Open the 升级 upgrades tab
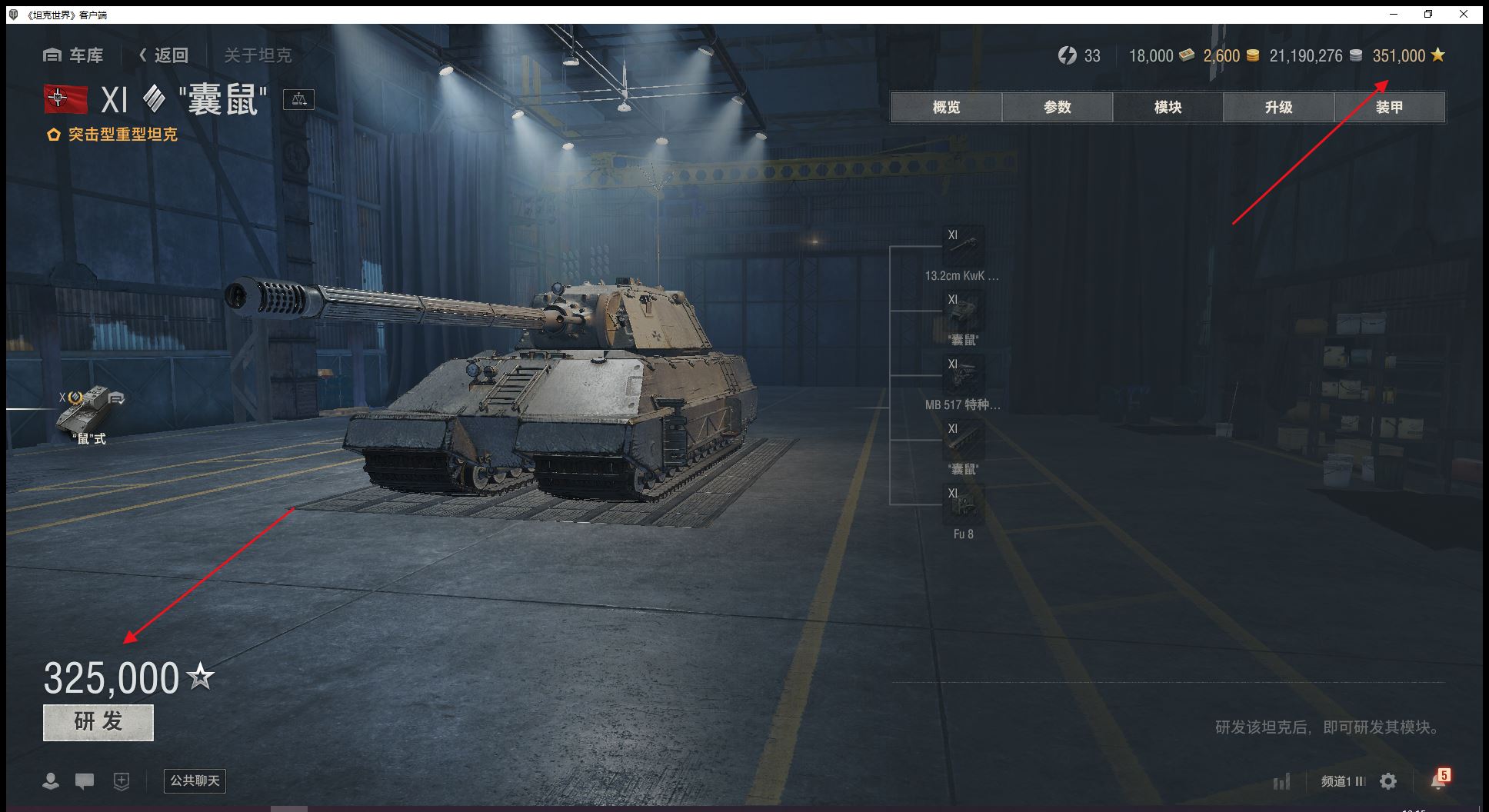1489x812 pixels. [1278, 108]
